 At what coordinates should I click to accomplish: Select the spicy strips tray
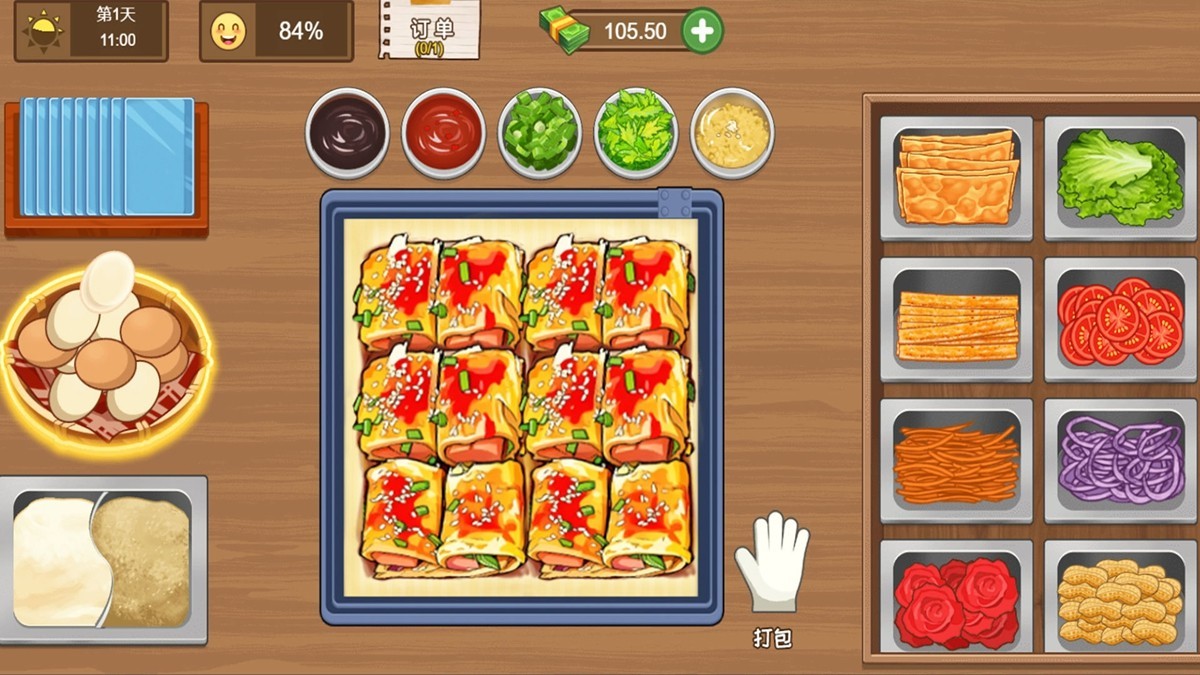point(956,320)
